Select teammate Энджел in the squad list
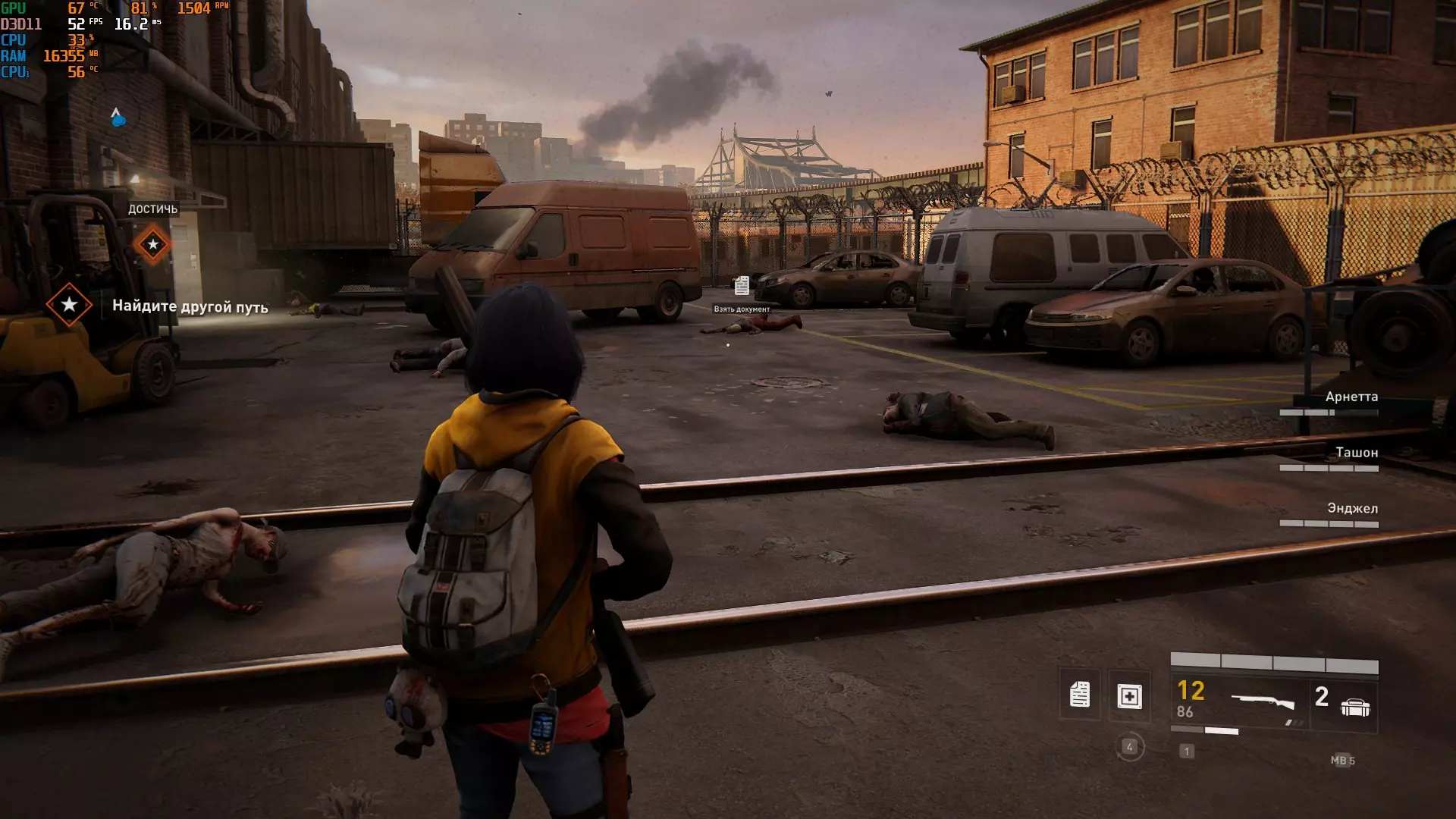The height and width of the screenshot is (819, 1456). coord(1352,509)
